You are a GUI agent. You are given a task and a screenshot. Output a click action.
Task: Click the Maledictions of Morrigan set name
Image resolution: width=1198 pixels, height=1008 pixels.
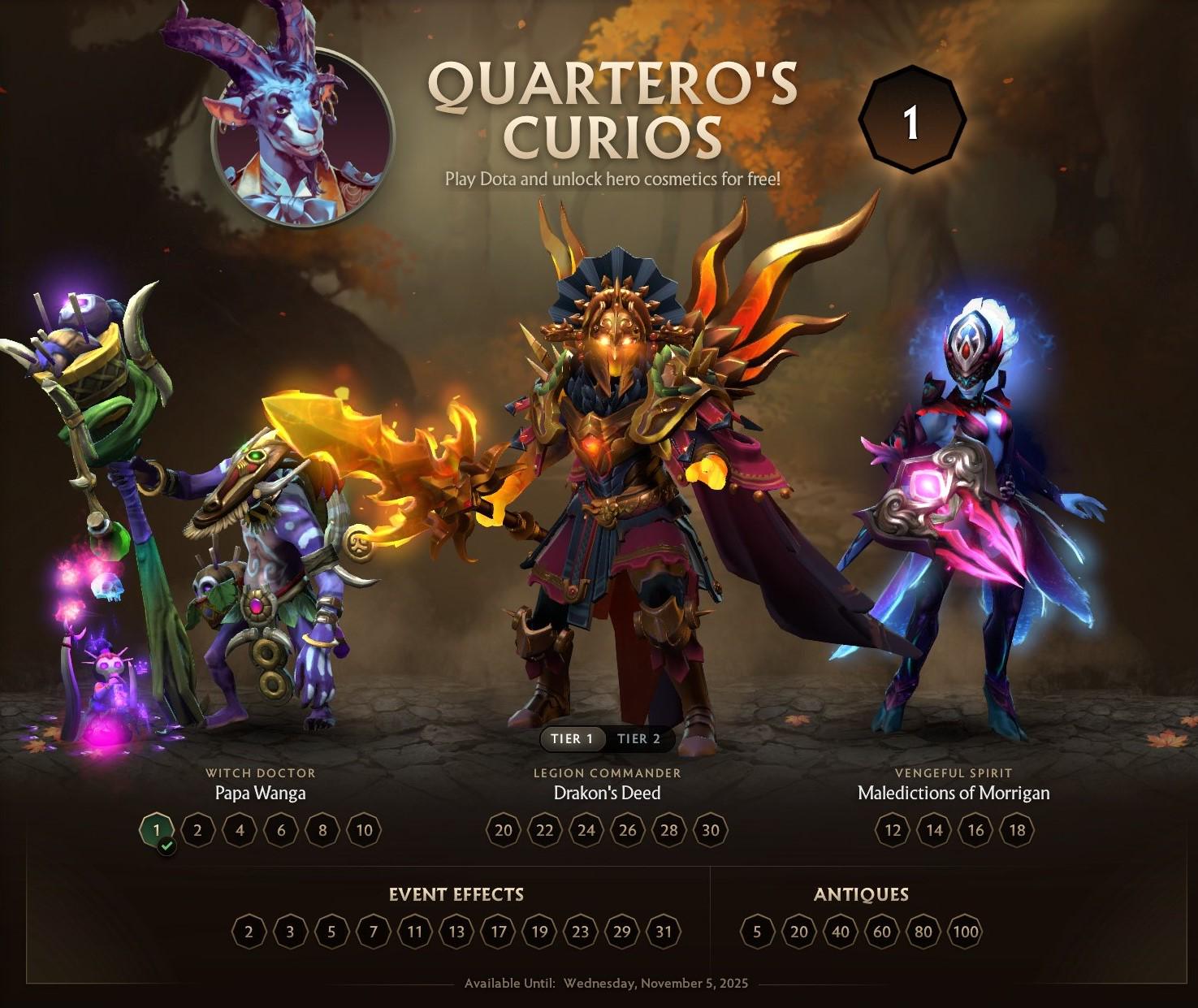[954, 794]
